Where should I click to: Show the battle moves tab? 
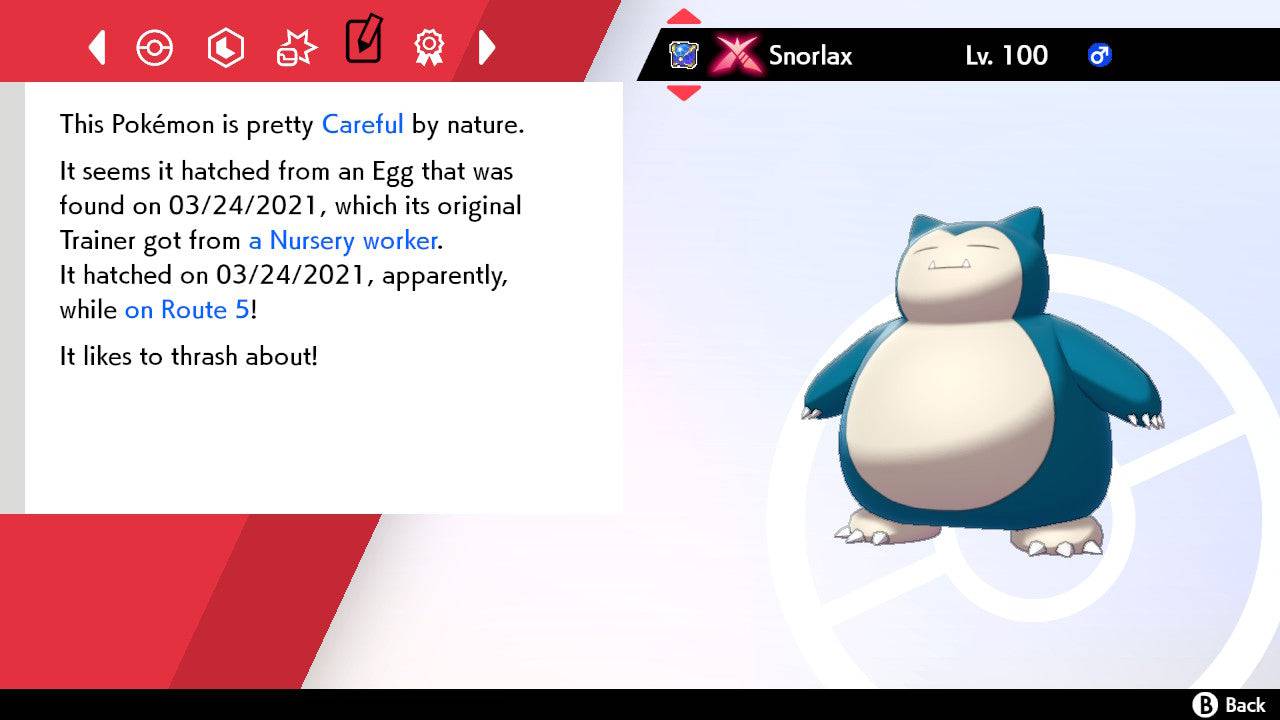click(x=296, y=48)
